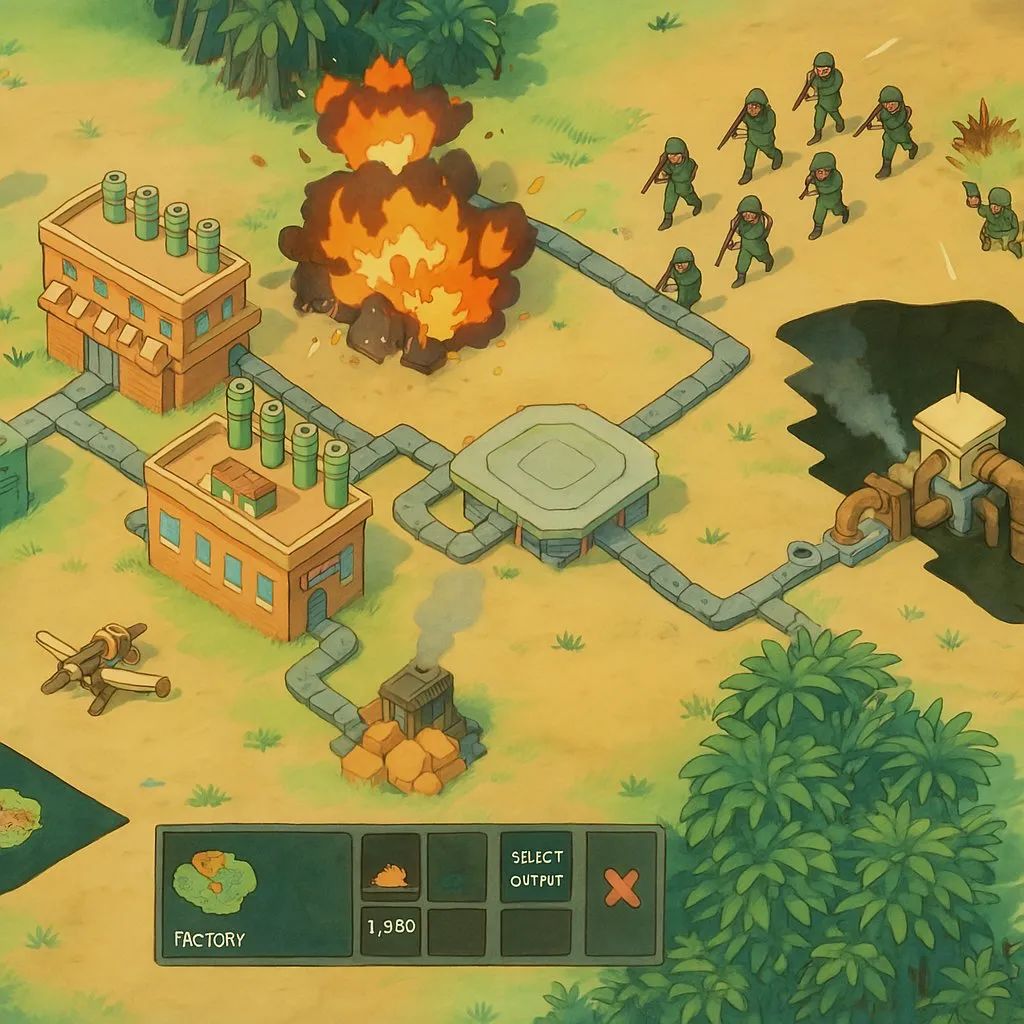The height and width of the screenshot is (1024, 1024).
Task: Click the Select Output button
Action: coord(536,868)
